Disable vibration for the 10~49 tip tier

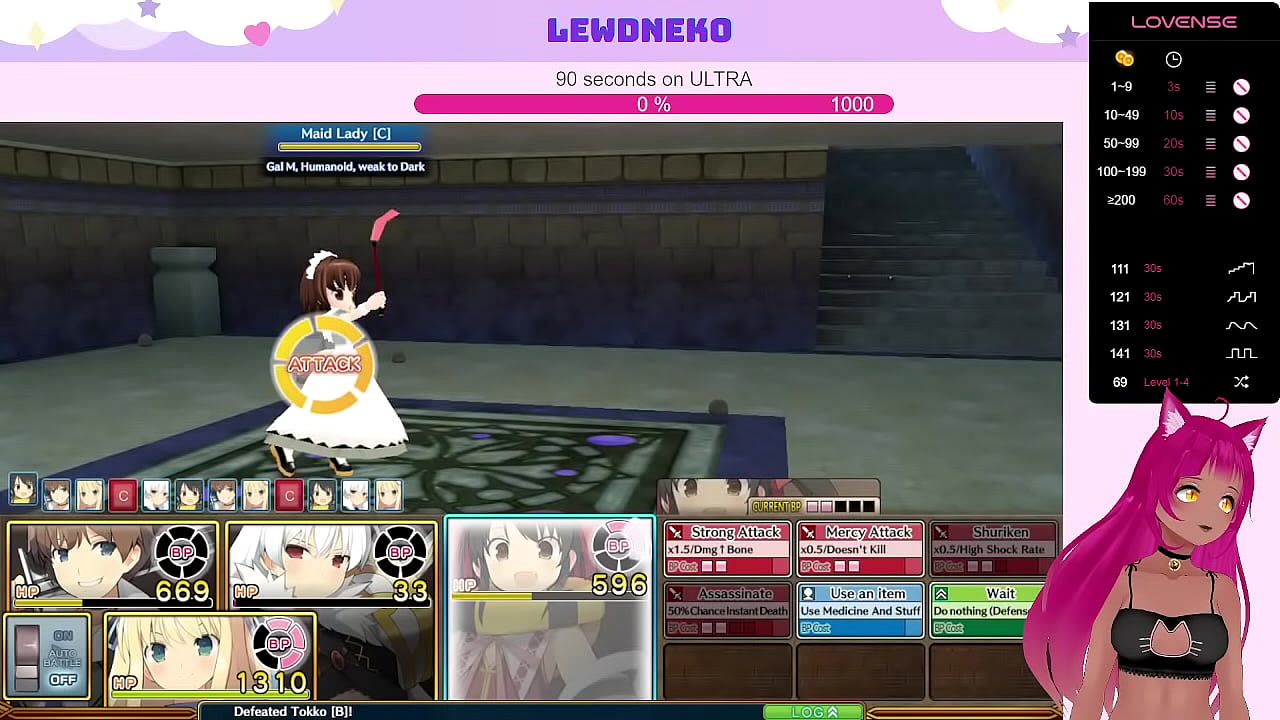(1241, 115)
